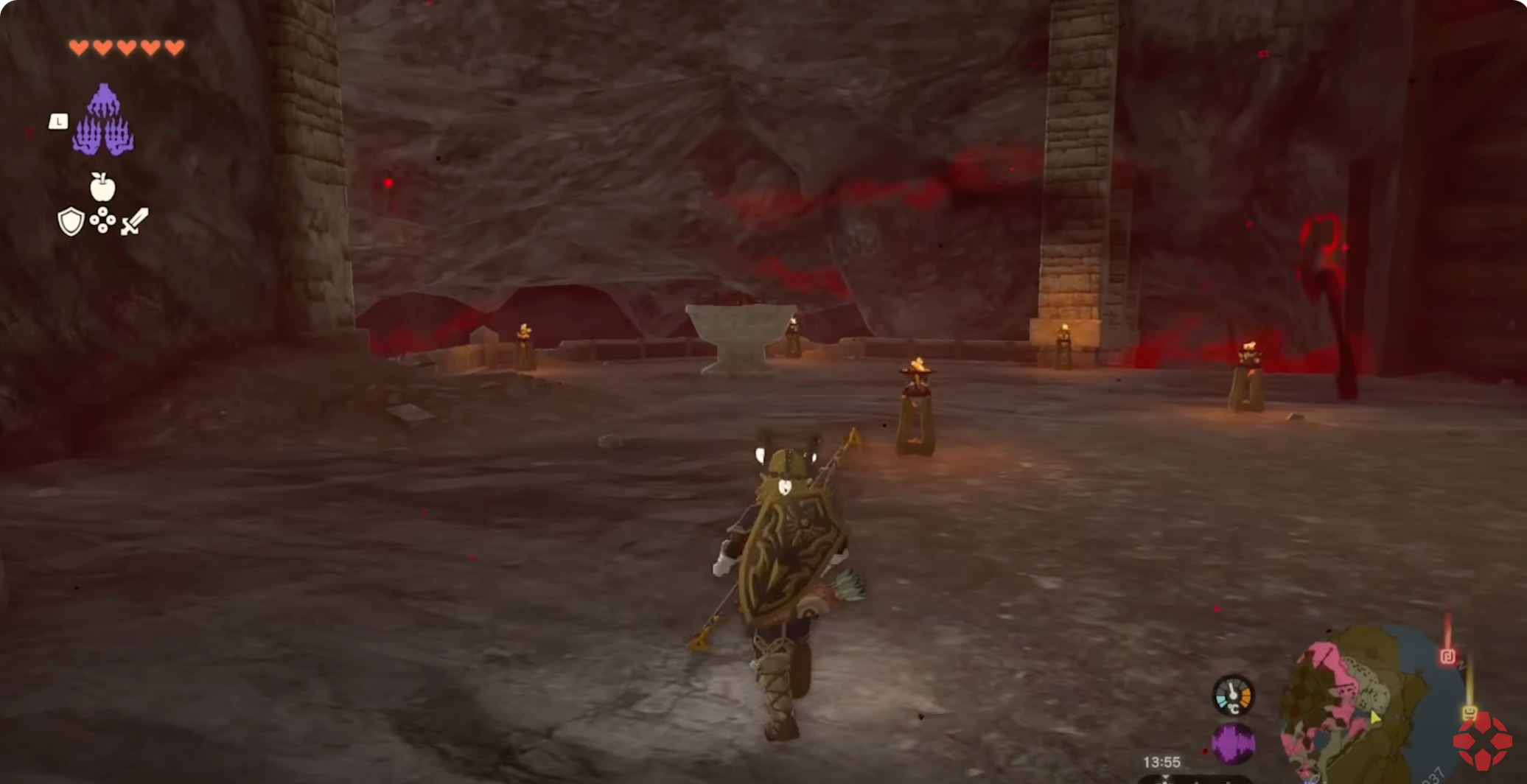Select the apple materials quick slot
1527x784 pixels.
pyautogui.click(x=102, y=187)
